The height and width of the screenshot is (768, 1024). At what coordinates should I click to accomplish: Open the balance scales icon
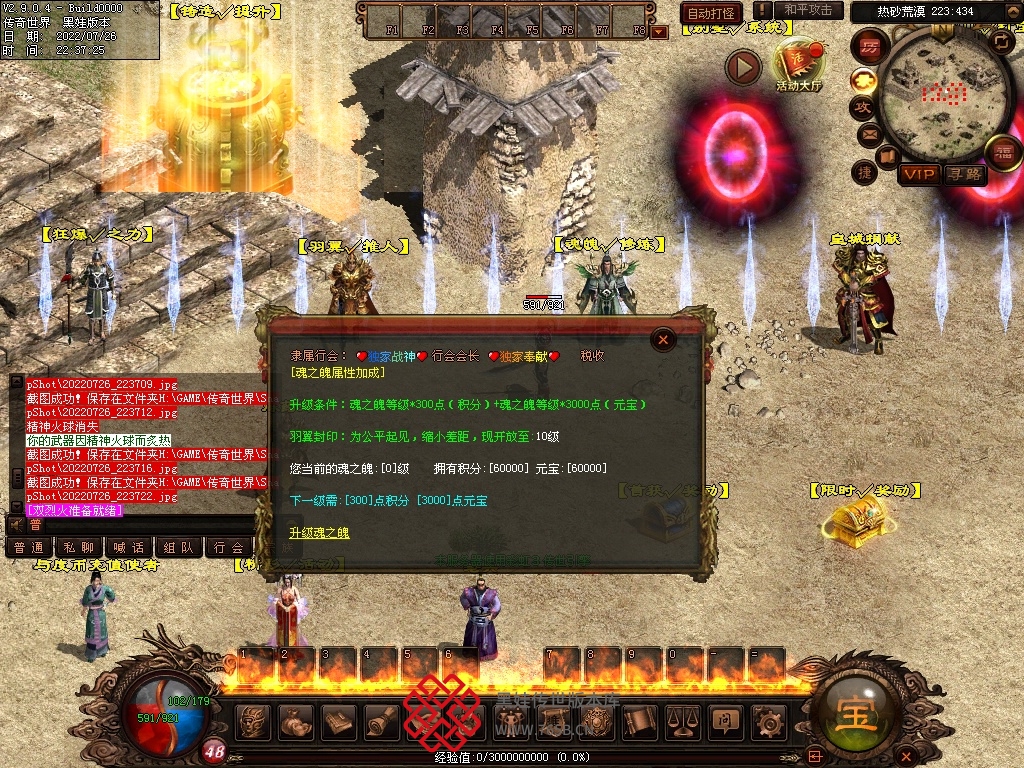[x=682, y=721]
